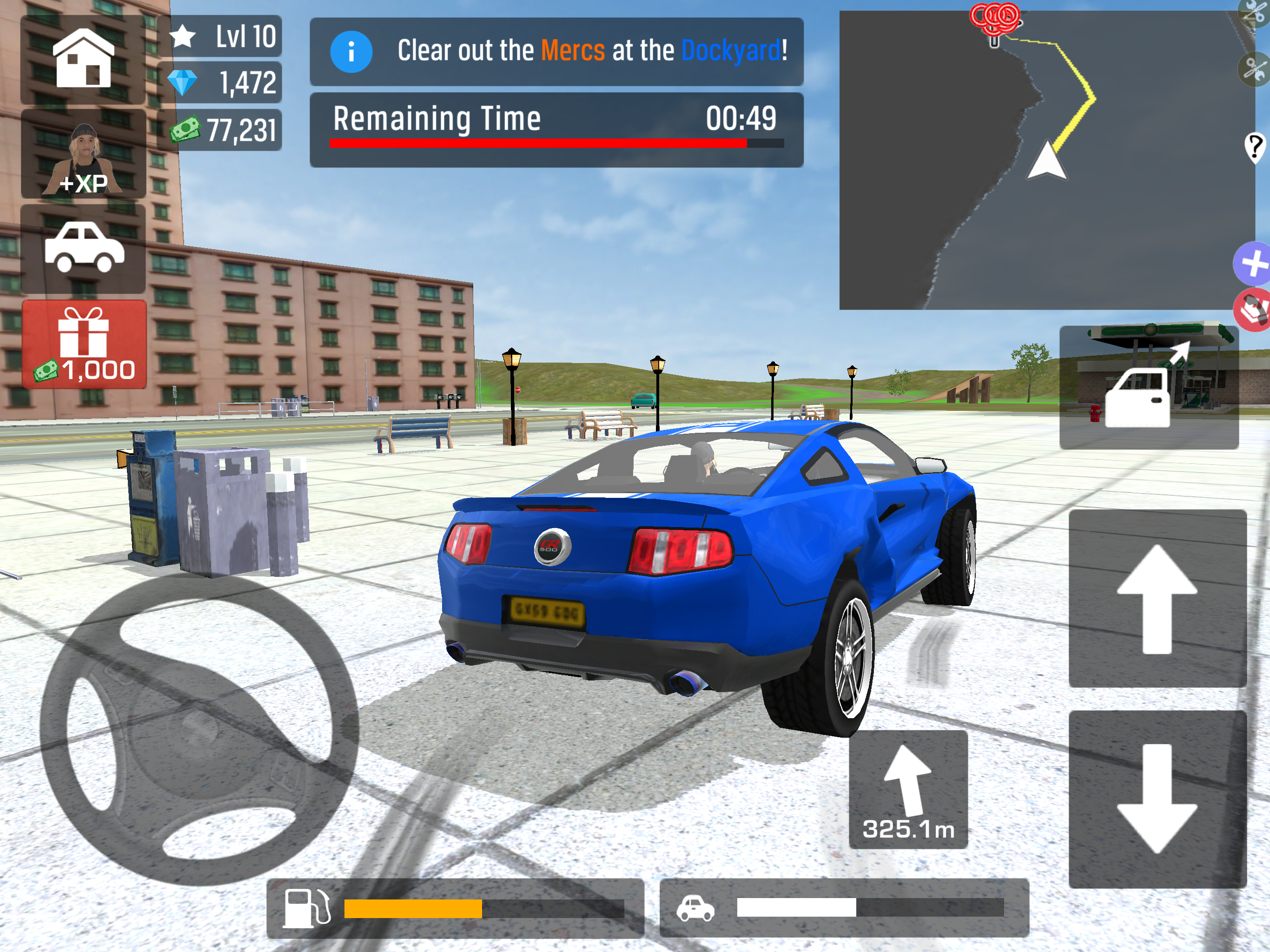Brake with the down arrow pedal
The width and height of the screenshot is (1270, 952).
click(1157, 799)
